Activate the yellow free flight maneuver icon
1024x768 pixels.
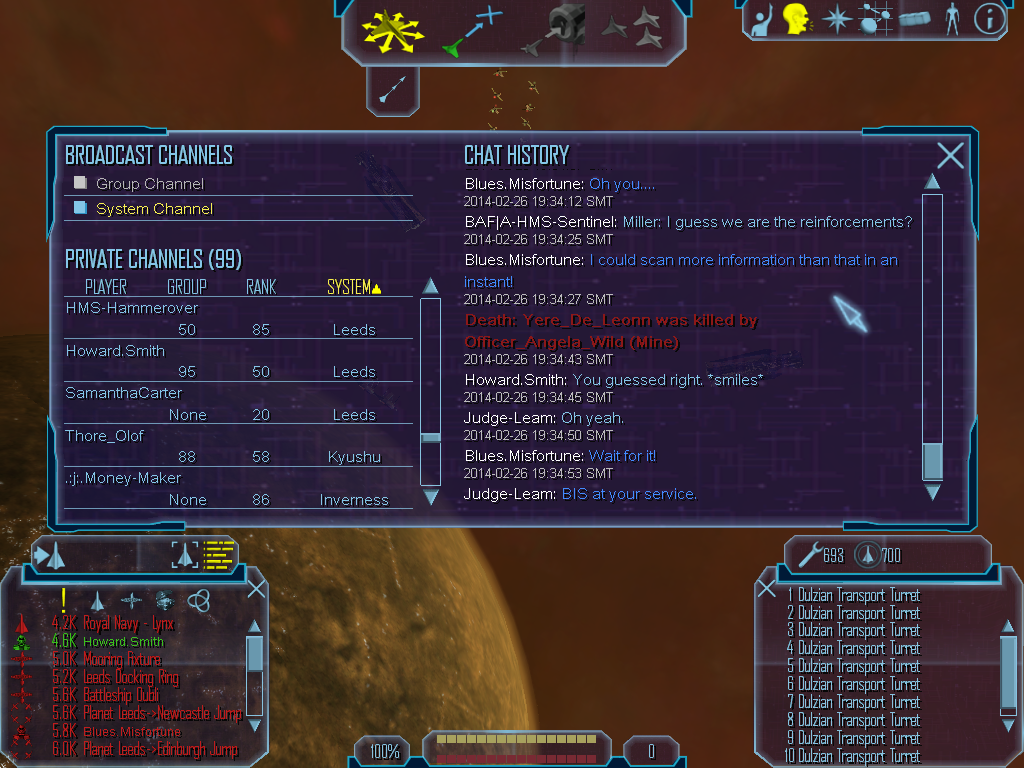click(393, 30)
